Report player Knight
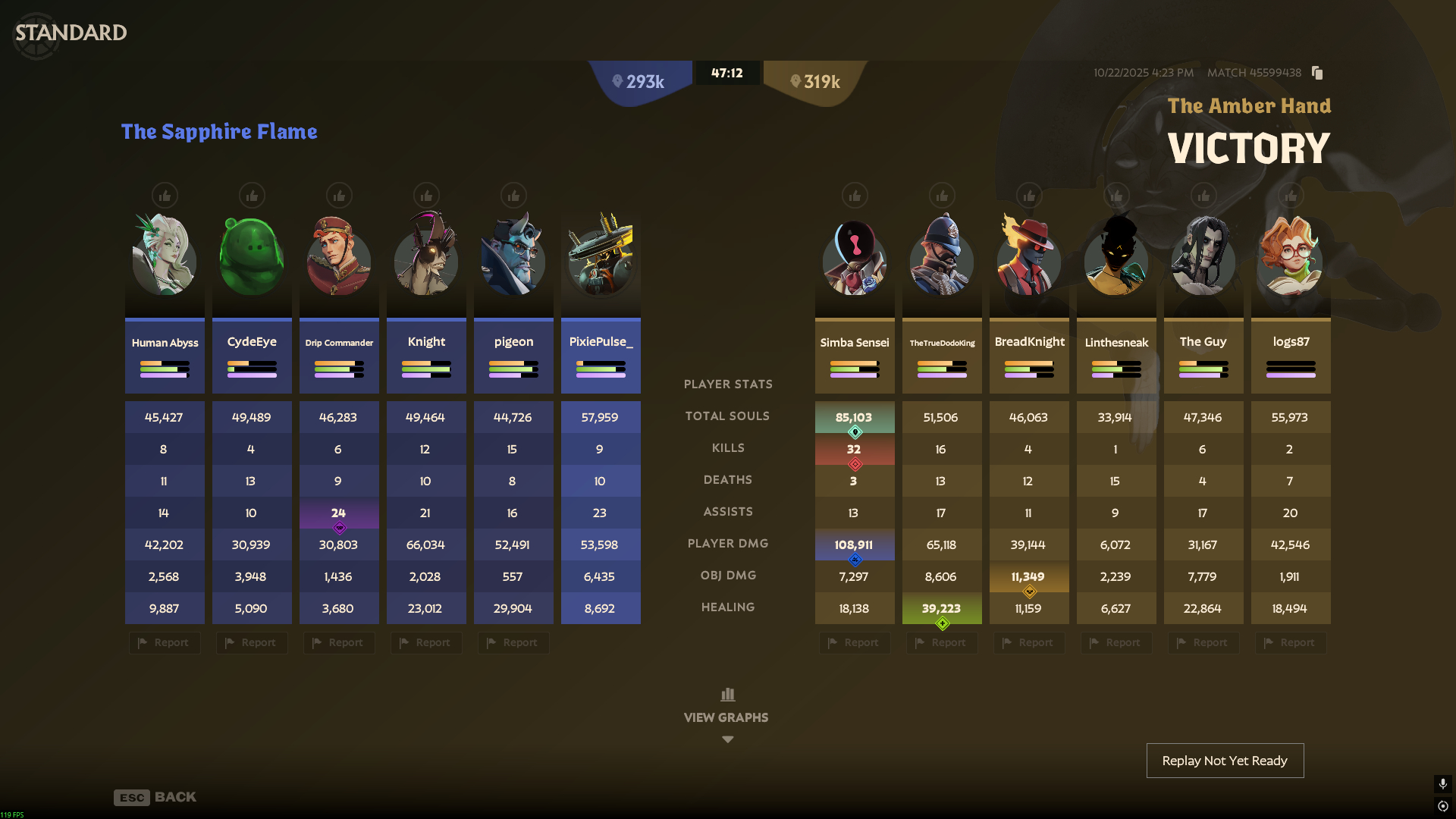The width and height of the screenshot is (1456, 819). click(x=426, y=643)
